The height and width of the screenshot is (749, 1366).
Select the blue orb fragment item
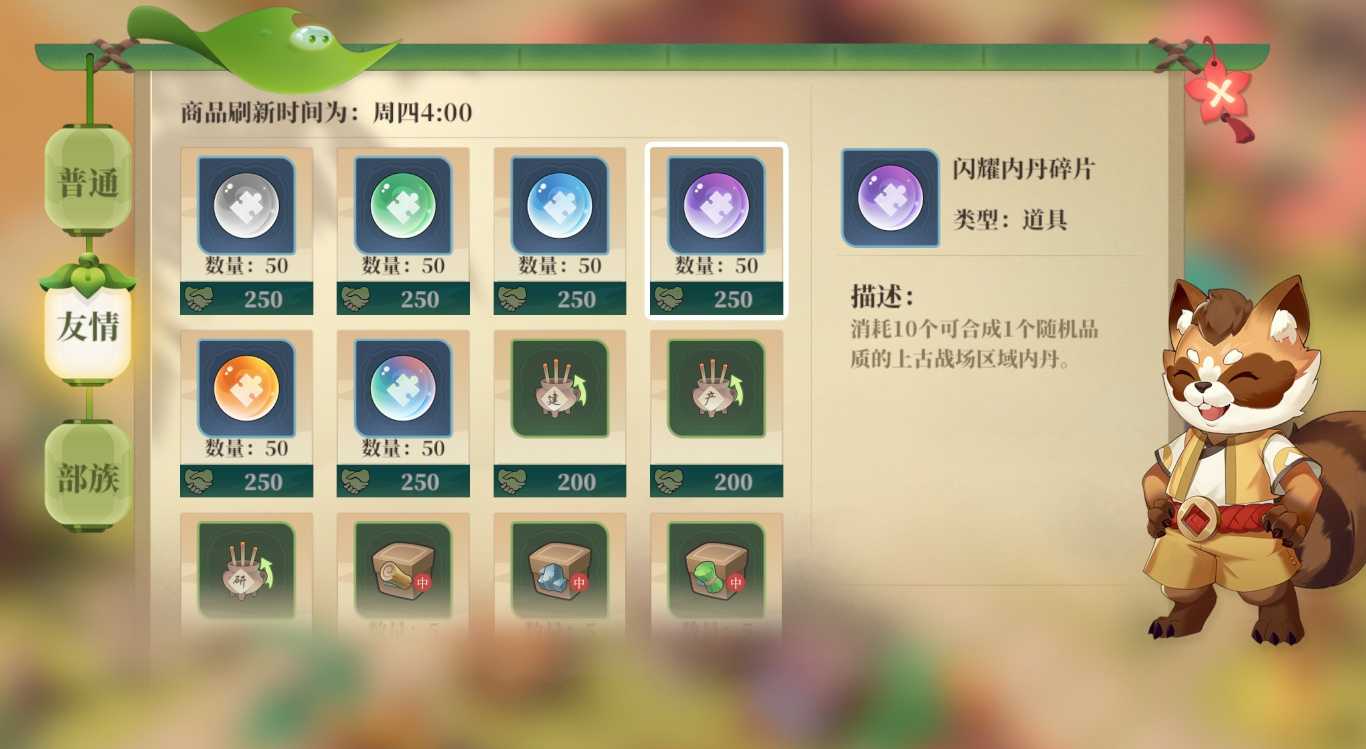(560, 202)
